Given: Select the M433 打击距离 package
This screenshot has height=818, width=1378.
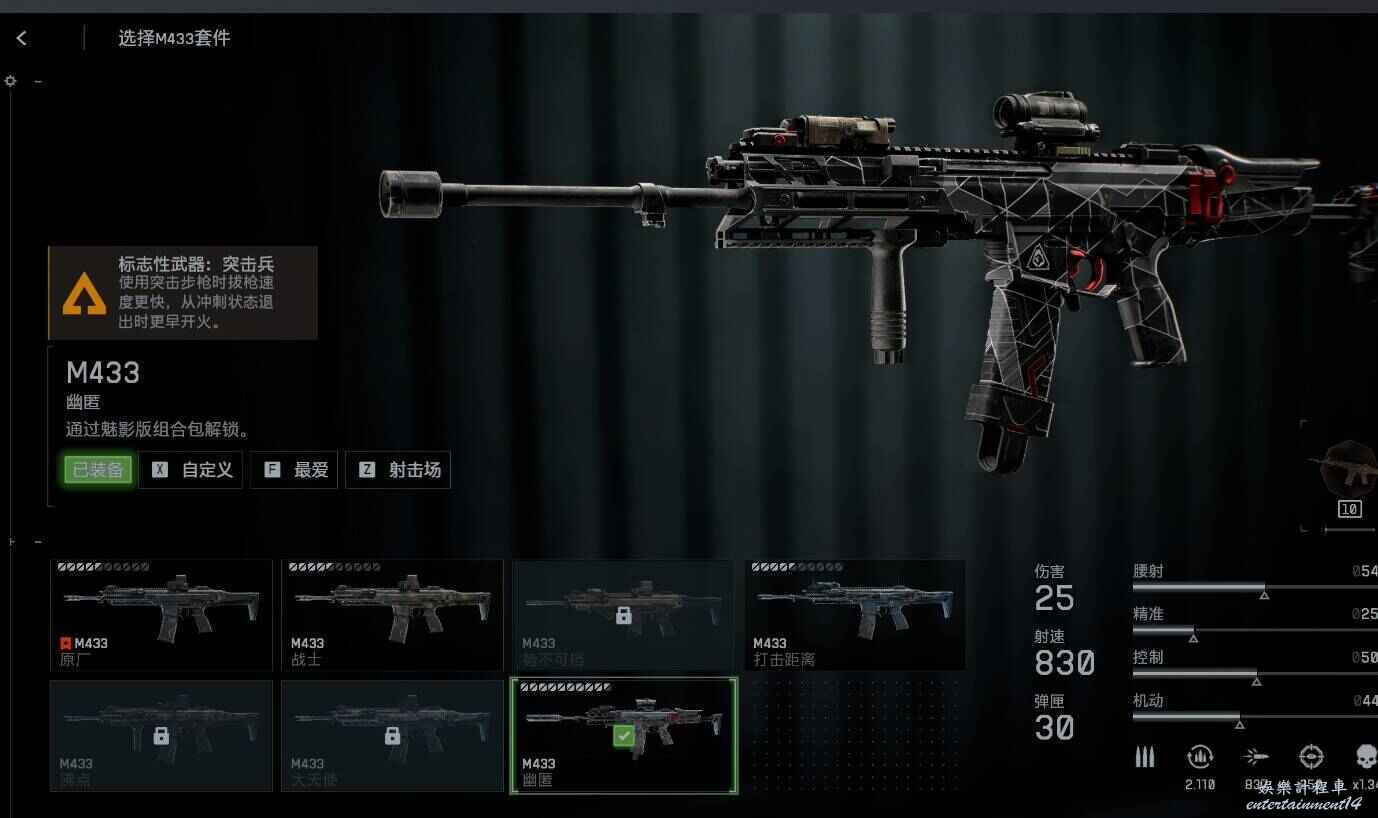Looking at the screenshot, I should click(x=855, y=615).
